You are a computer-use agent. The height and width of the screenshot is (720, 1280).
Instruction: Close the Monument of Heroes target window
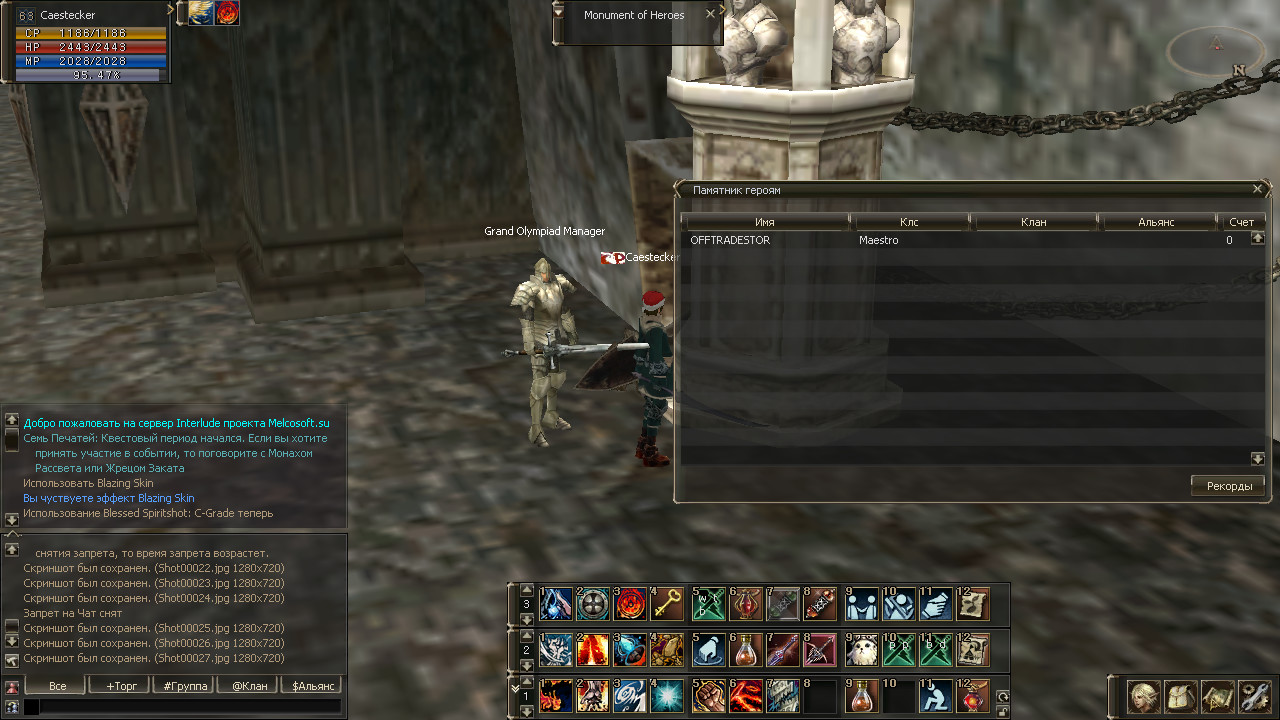pos(710,14)
